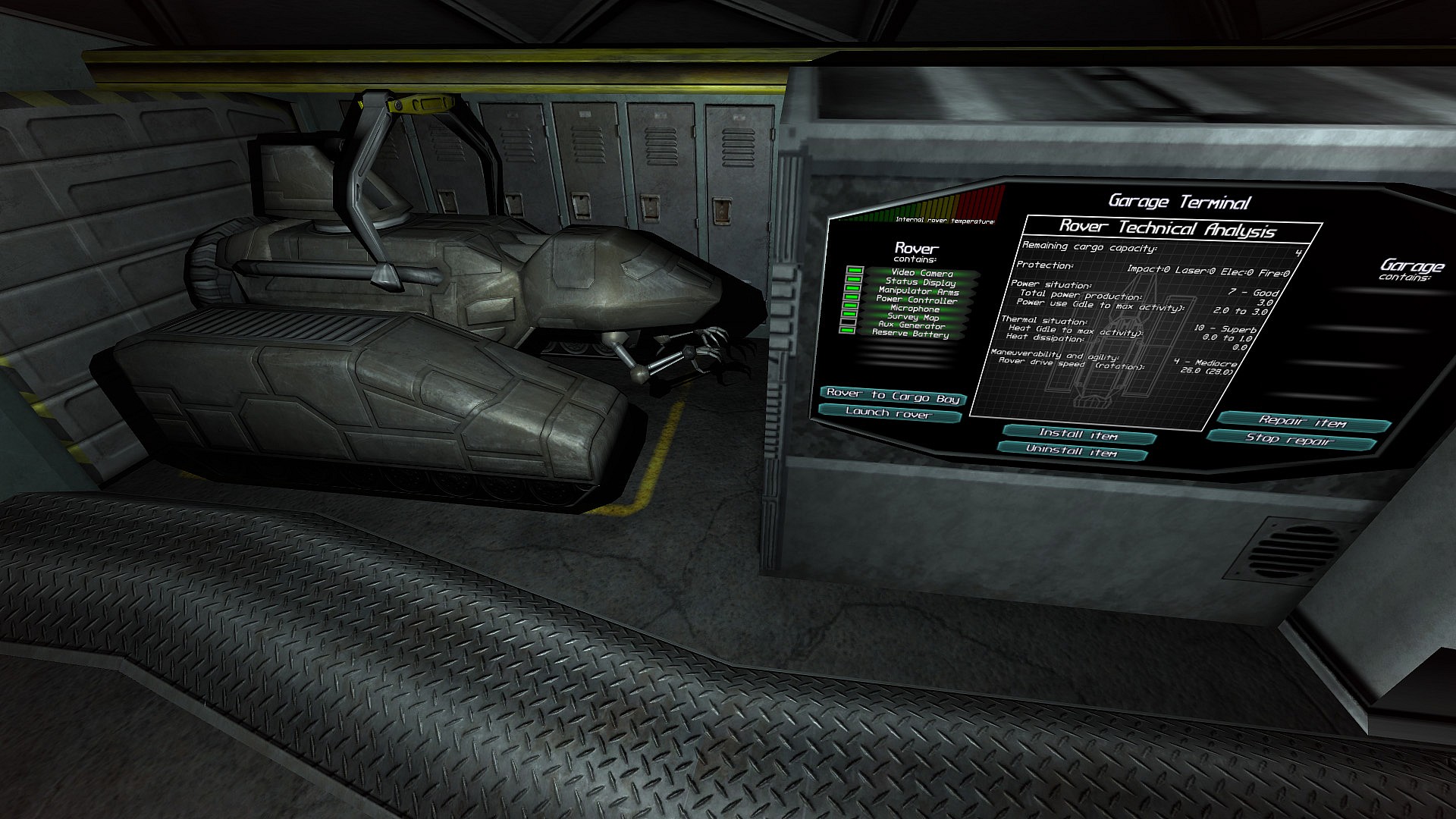Highlight the Power Controller entry

click(917, 300)
